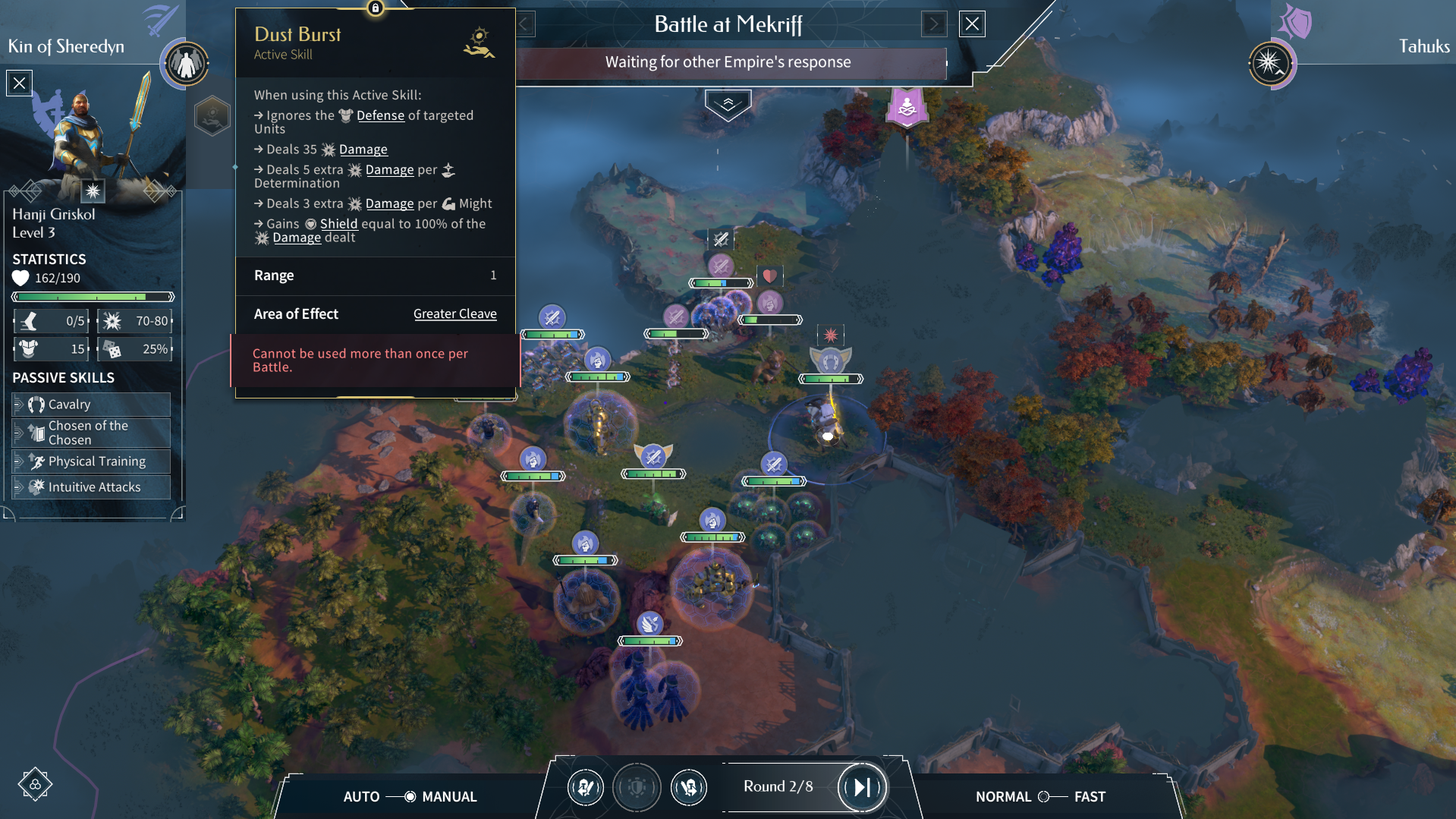
Task: Click the Kin of Sheredyn army emblem
Action: pyautogui.click(x=186, y=64)
